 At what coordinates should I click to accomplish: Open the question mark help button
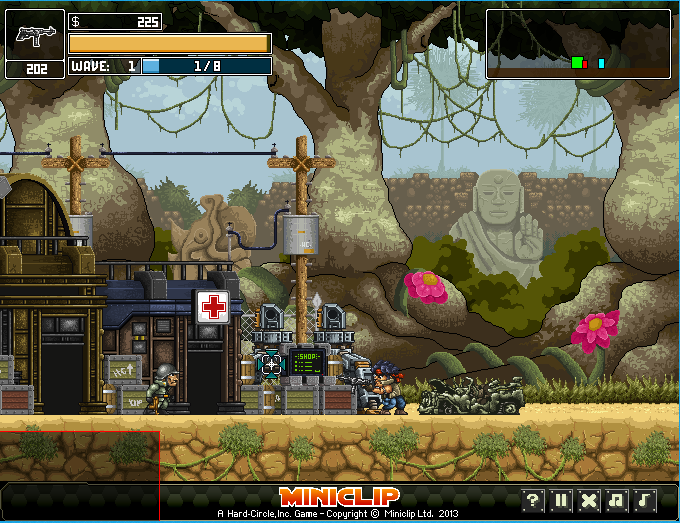(x=533, y=500)
